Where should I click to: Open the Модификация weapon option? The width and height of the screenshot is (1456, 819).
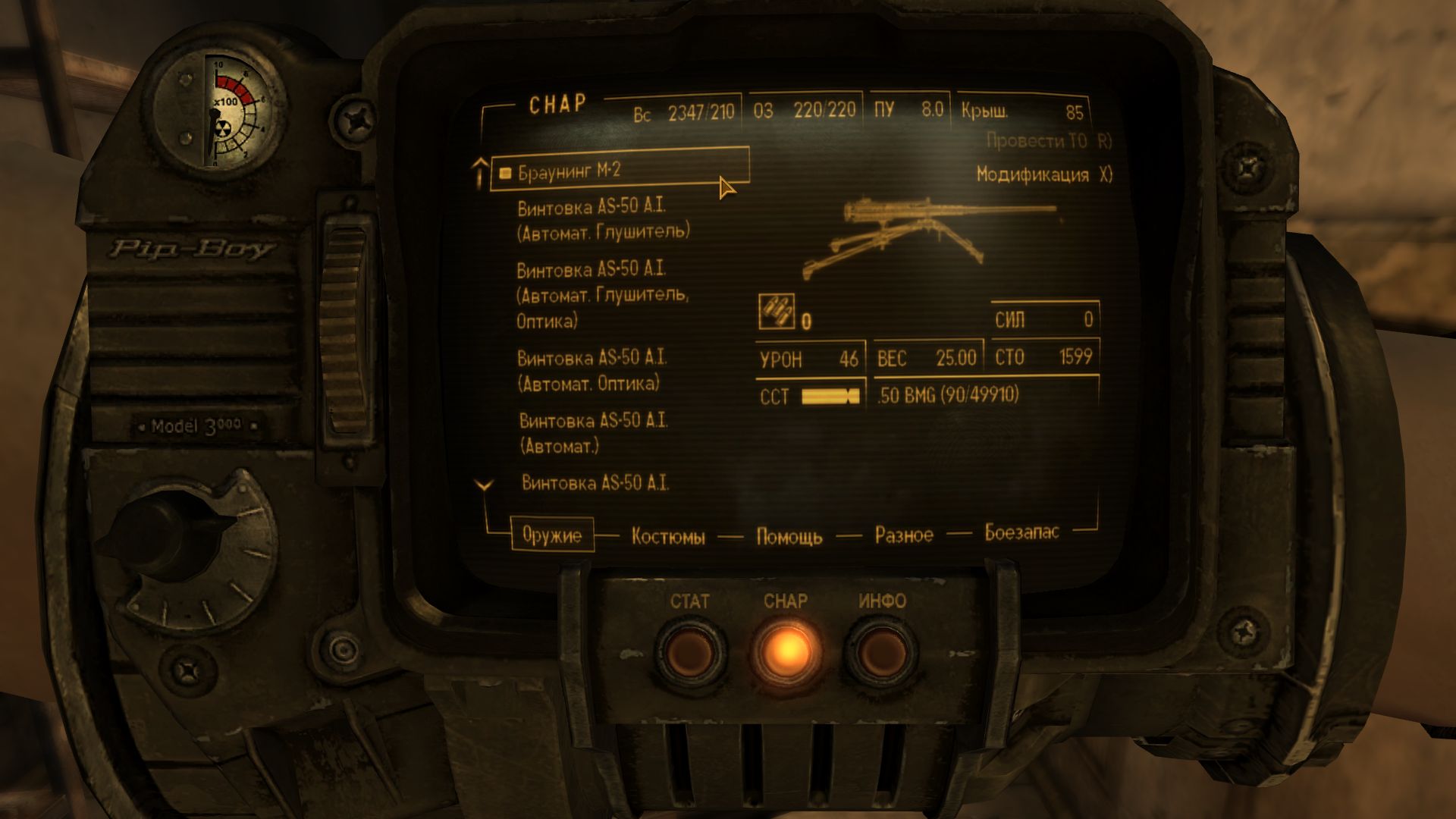click(1043, 175)
